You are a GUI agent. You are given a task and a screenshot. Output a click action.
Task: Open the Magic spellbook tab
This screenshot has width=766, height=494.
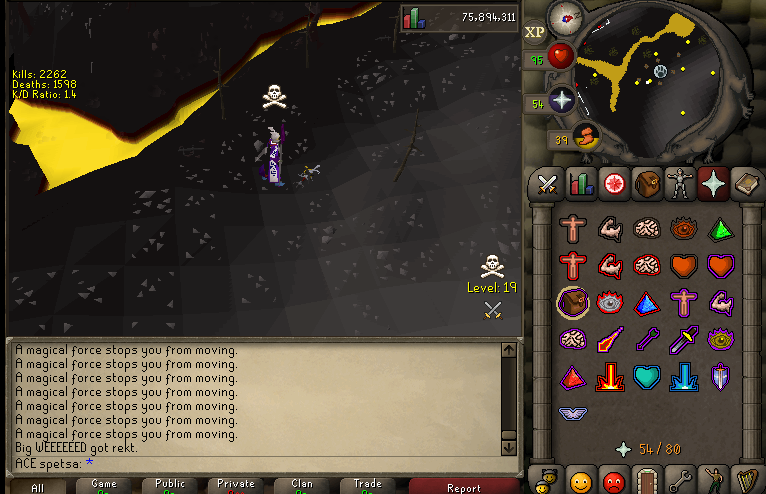click(746, 184)
